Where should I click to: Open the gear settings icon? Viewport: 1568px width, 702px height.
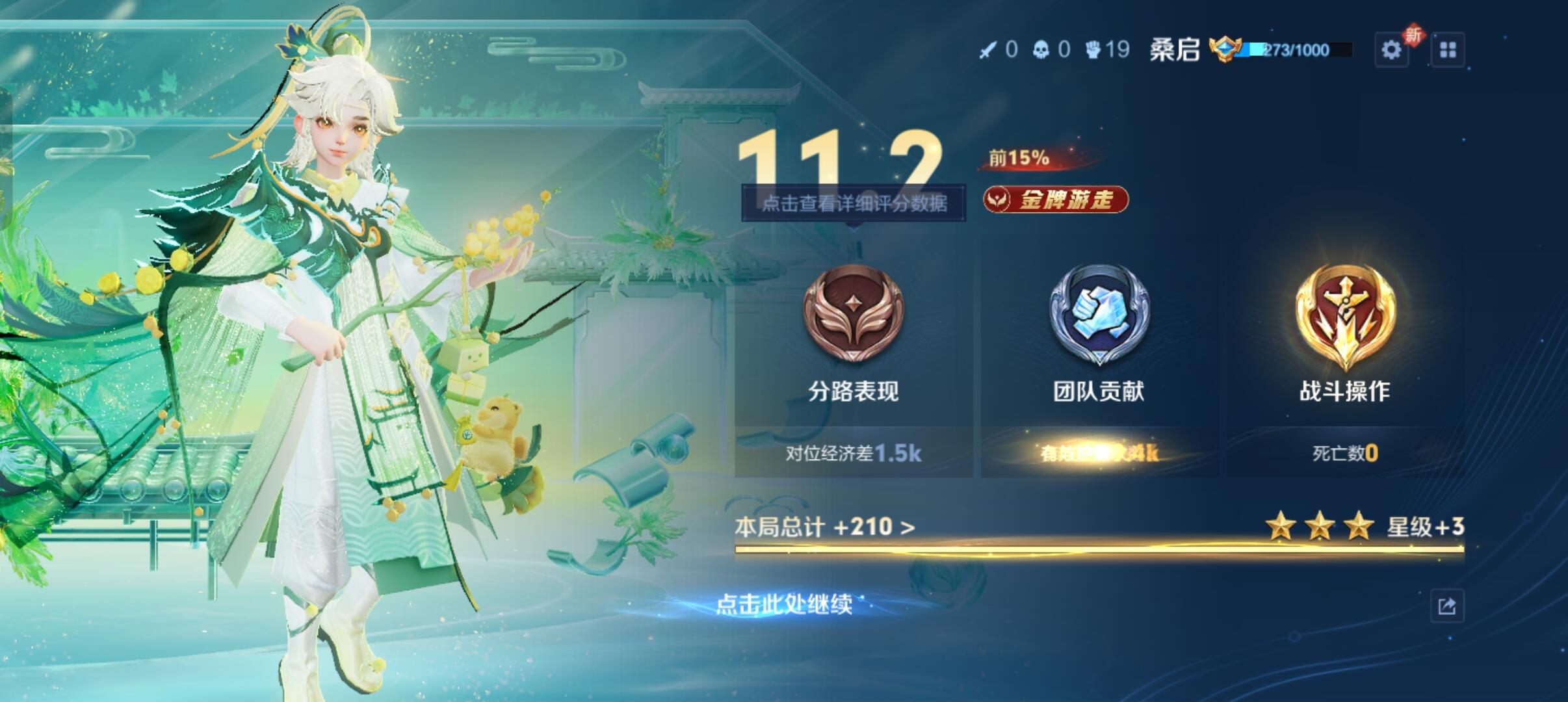1391,50
